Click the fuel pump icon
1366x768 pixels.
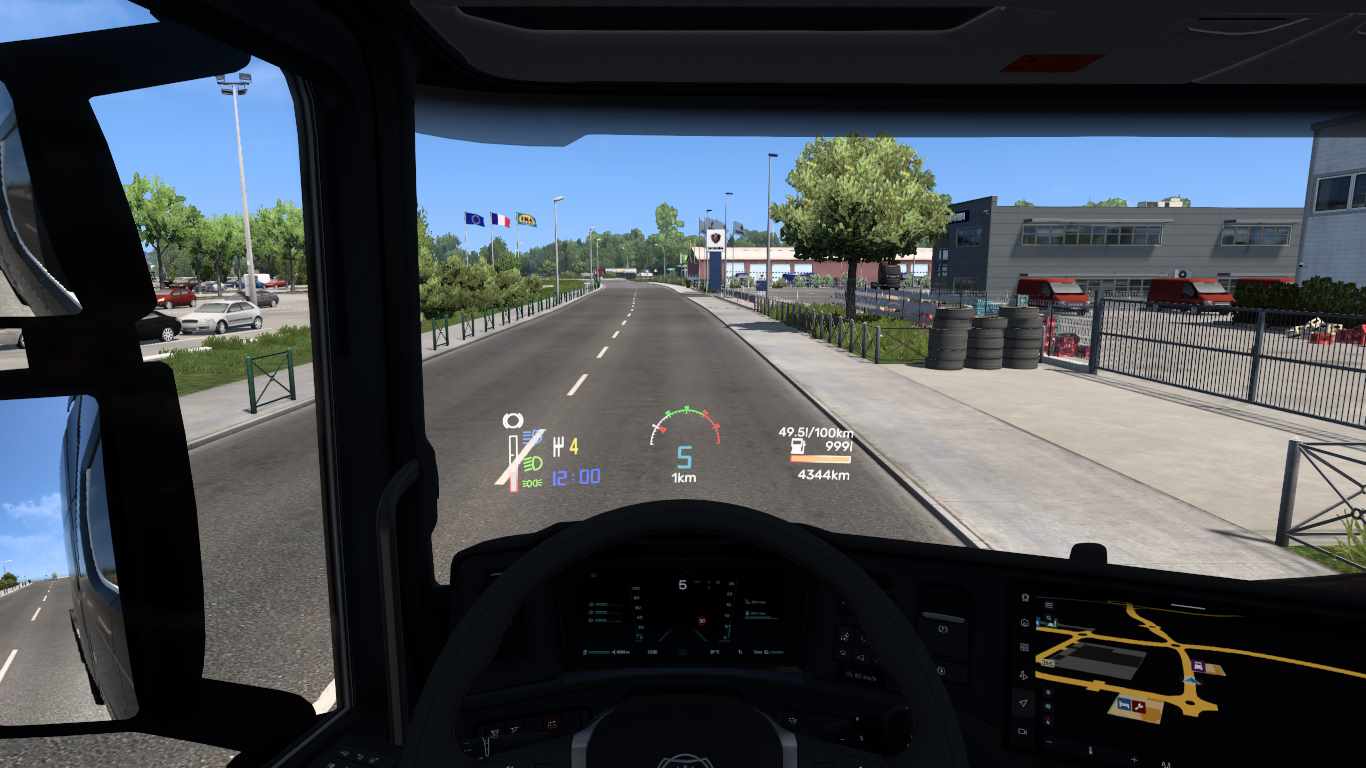pyautogui.click(x=798, y=446)
